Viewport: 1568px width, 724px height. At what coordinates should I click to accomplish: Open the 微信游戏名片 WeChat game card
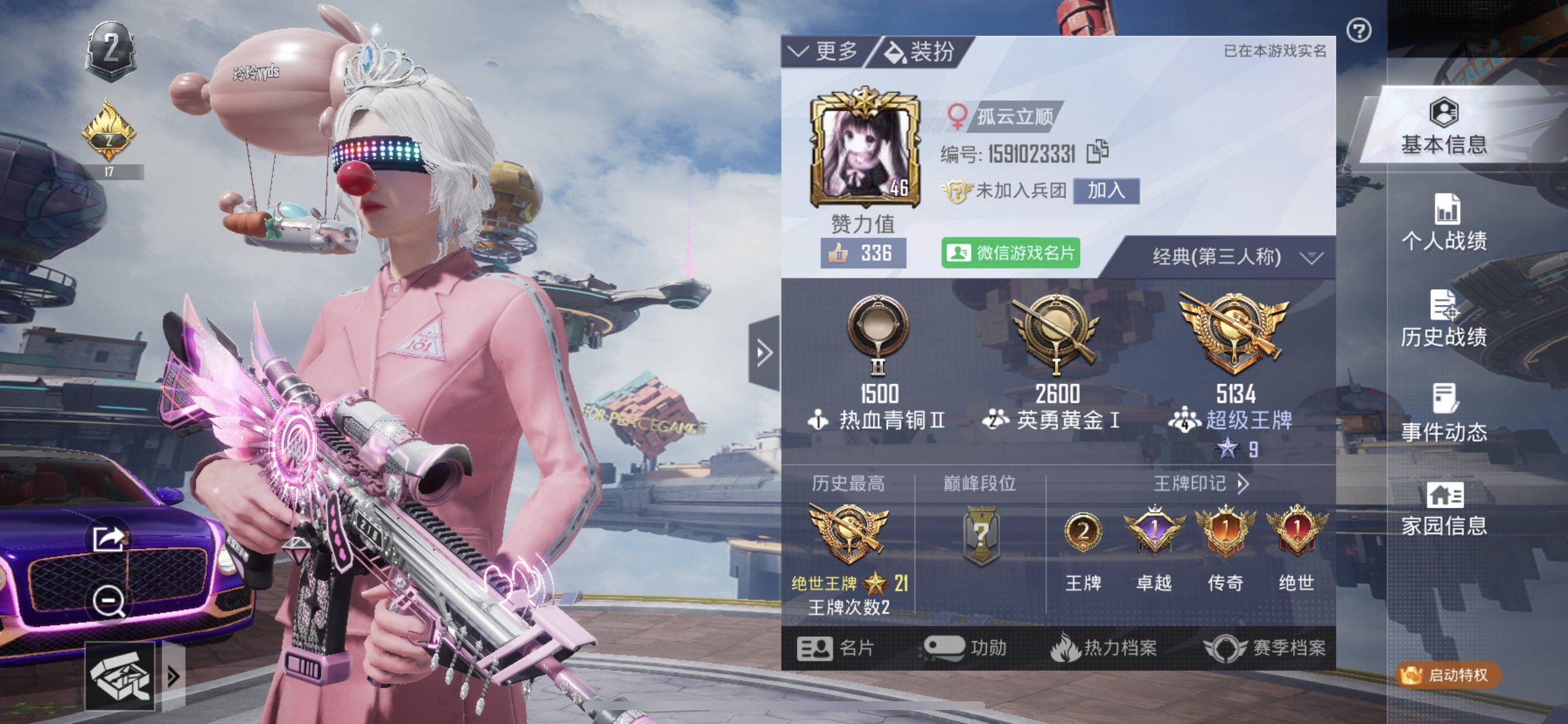(x=1010, y=256)
